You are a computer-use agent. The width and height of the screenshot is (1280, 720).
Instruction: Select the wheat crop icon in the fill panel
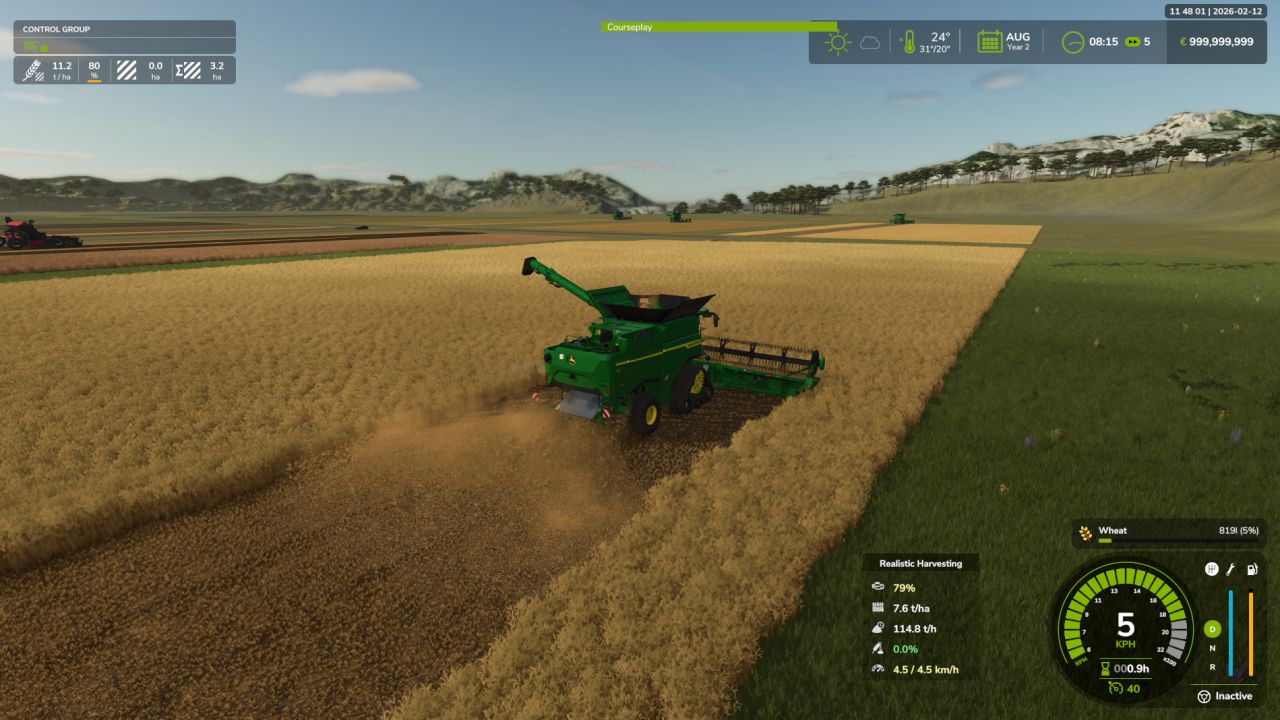coord(1086,531)
